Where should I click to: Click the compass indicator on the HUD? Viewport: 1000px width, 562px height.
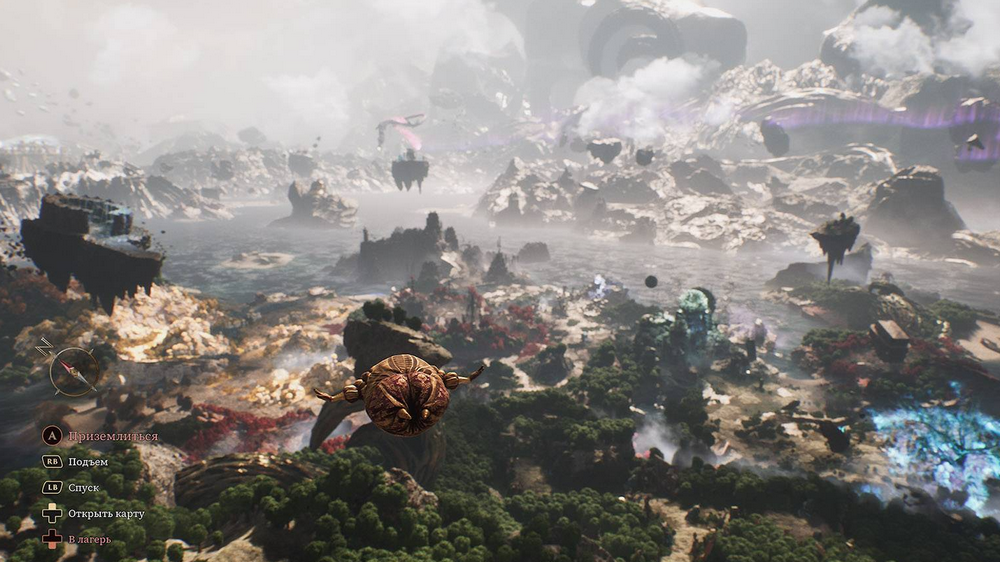(x=74, y=370)
